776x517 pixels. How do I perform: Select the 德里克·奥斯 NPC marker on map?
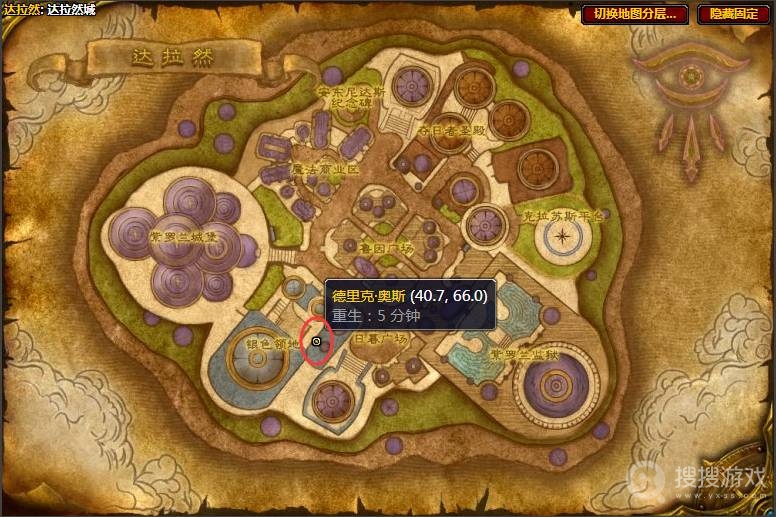pos(316,342)
